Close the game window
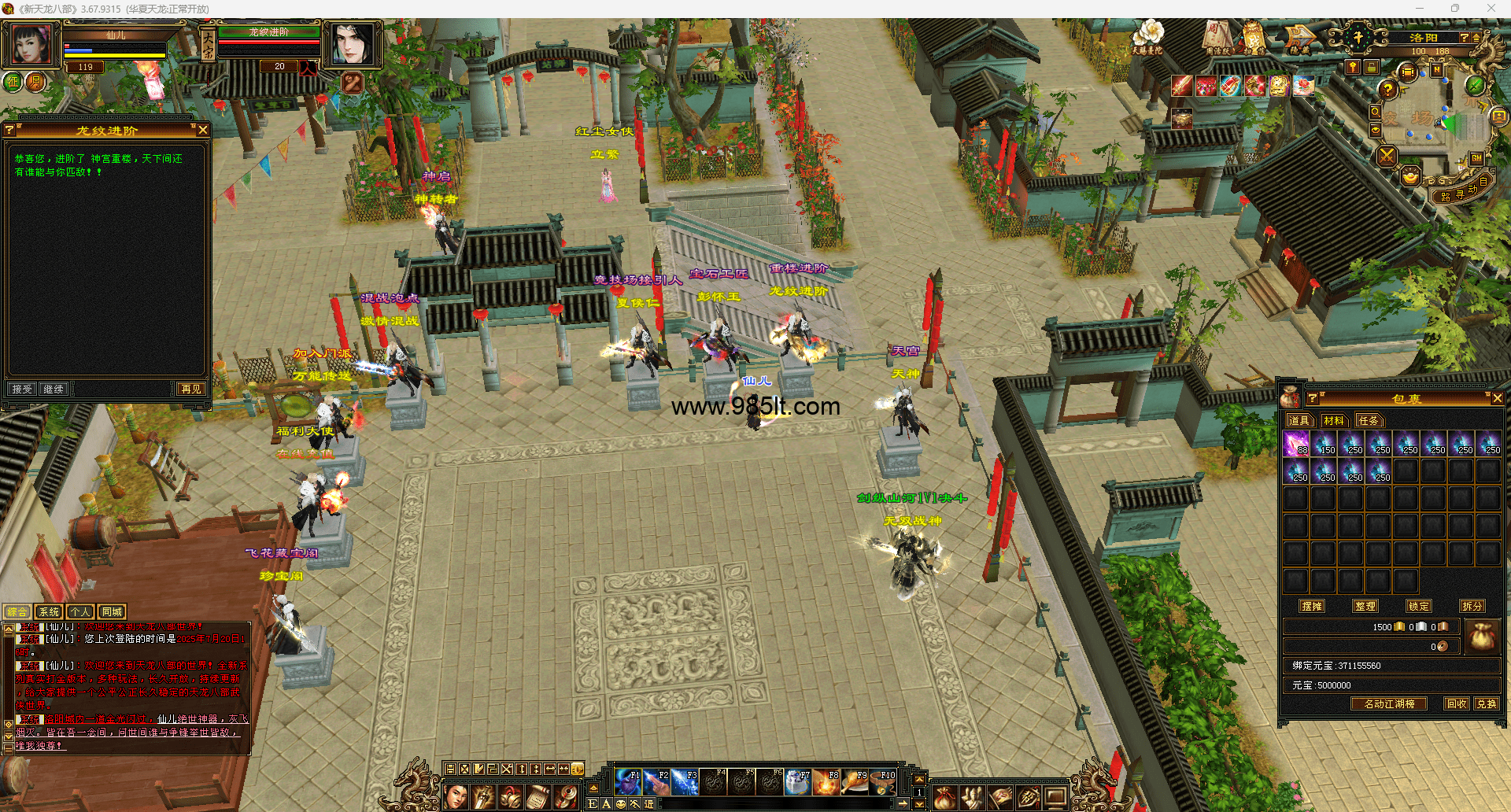1511x812 pixels. click(x=1491, y=9)
